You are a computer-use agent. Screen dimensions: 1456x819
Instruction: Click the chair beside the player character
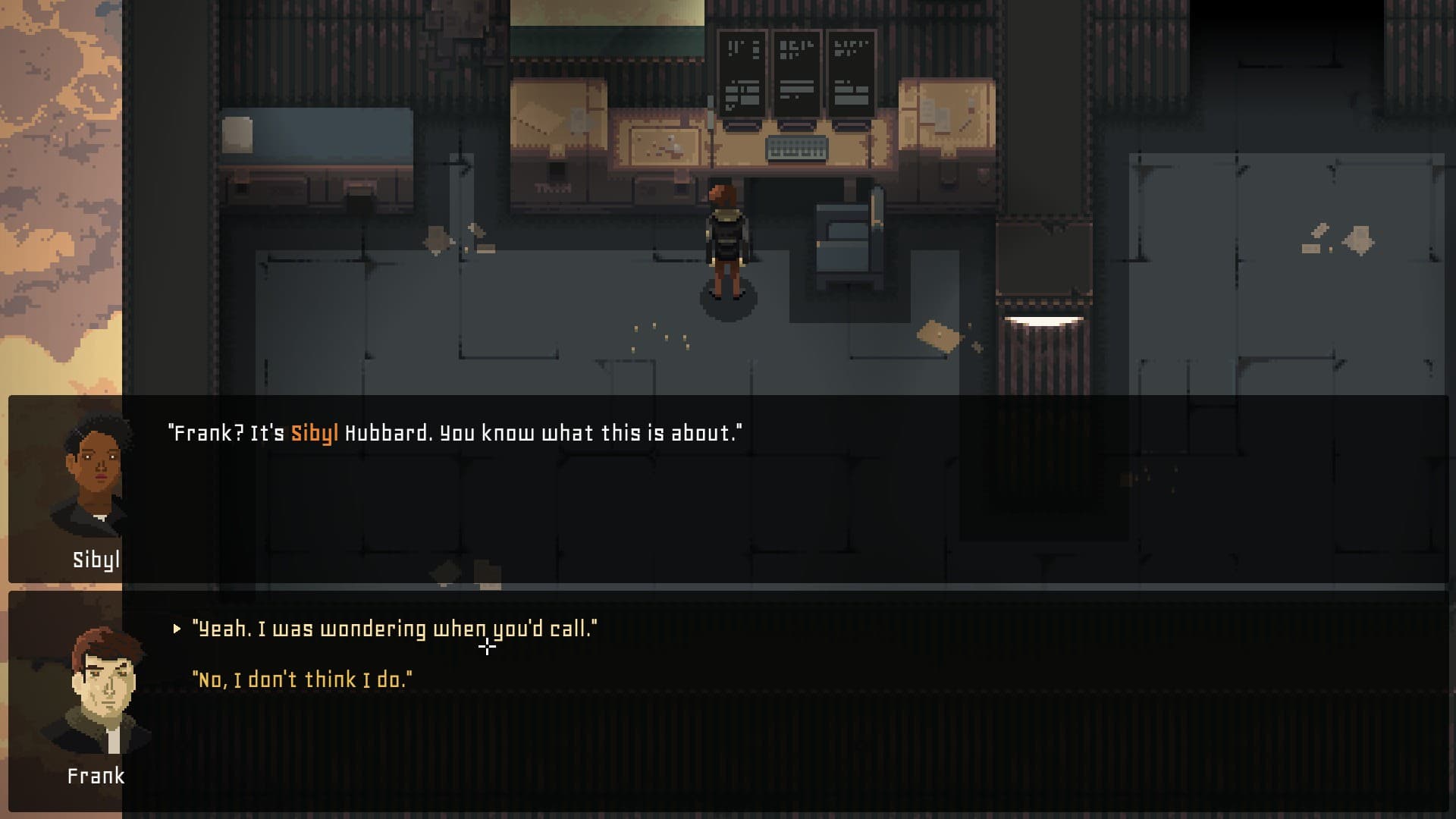pos(842,243)
